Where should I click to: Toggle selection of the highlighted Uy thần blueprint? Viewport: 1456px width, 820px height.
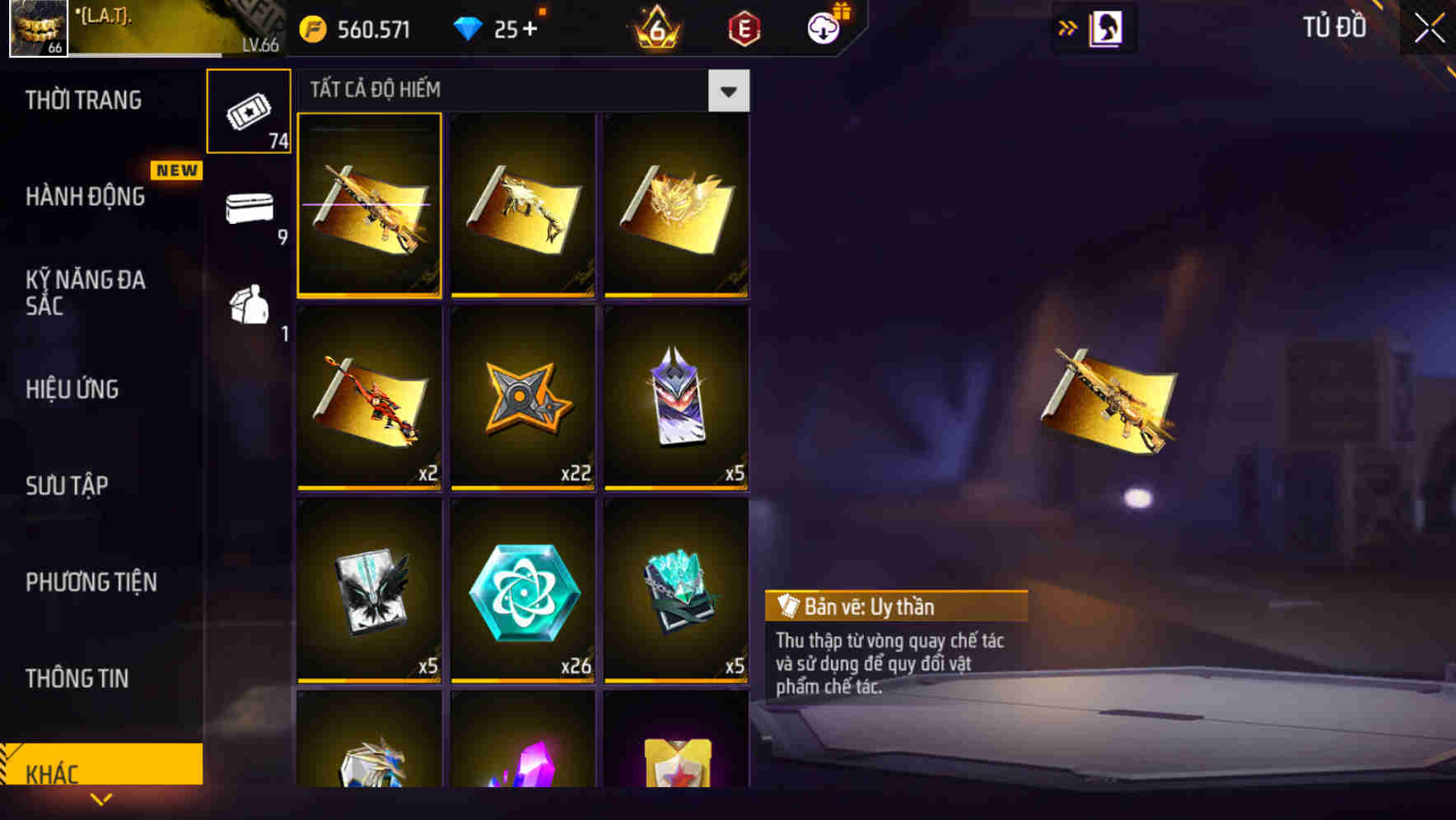coord(369,205)
